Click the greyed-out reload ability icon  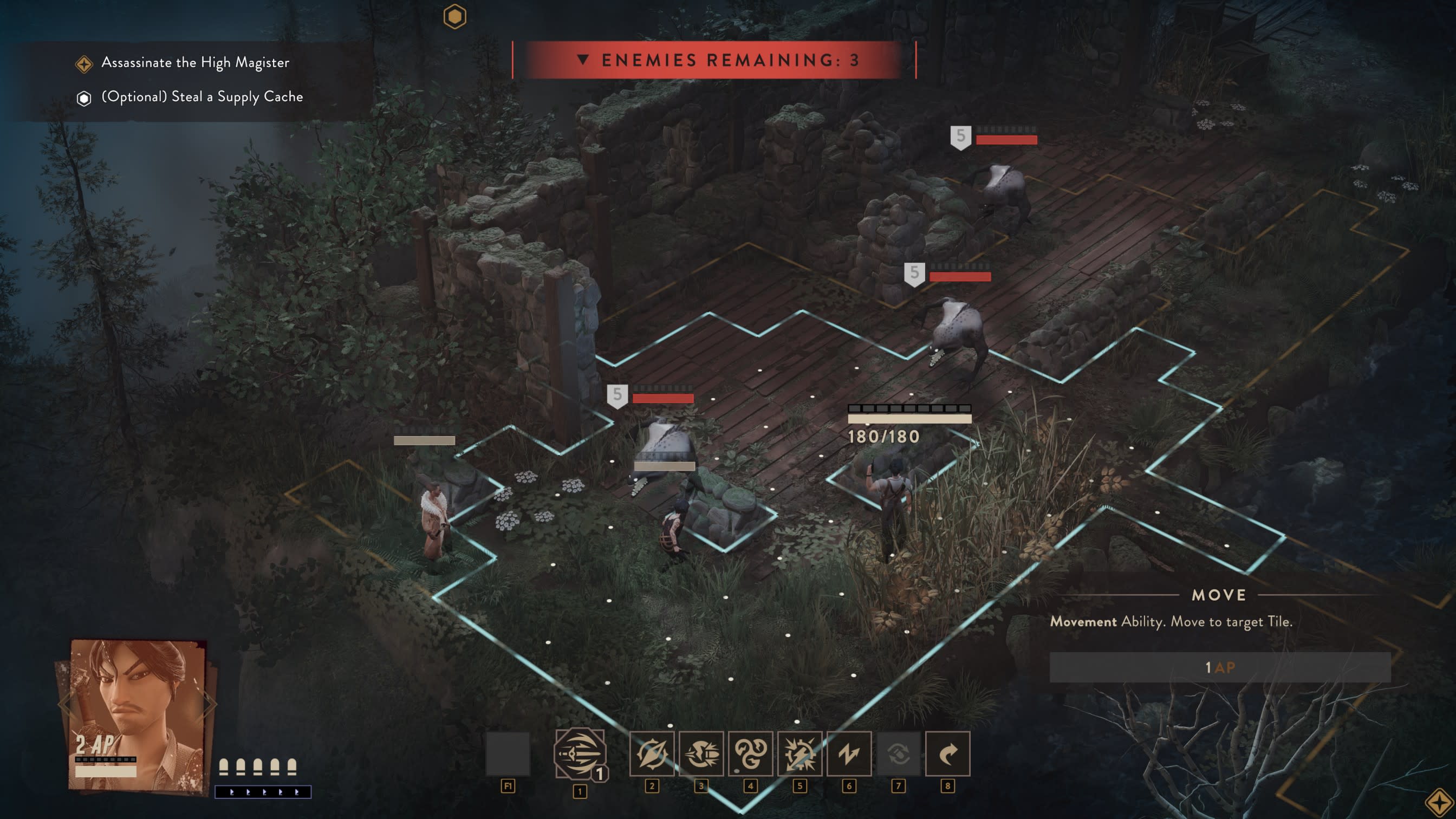(898, 753)
